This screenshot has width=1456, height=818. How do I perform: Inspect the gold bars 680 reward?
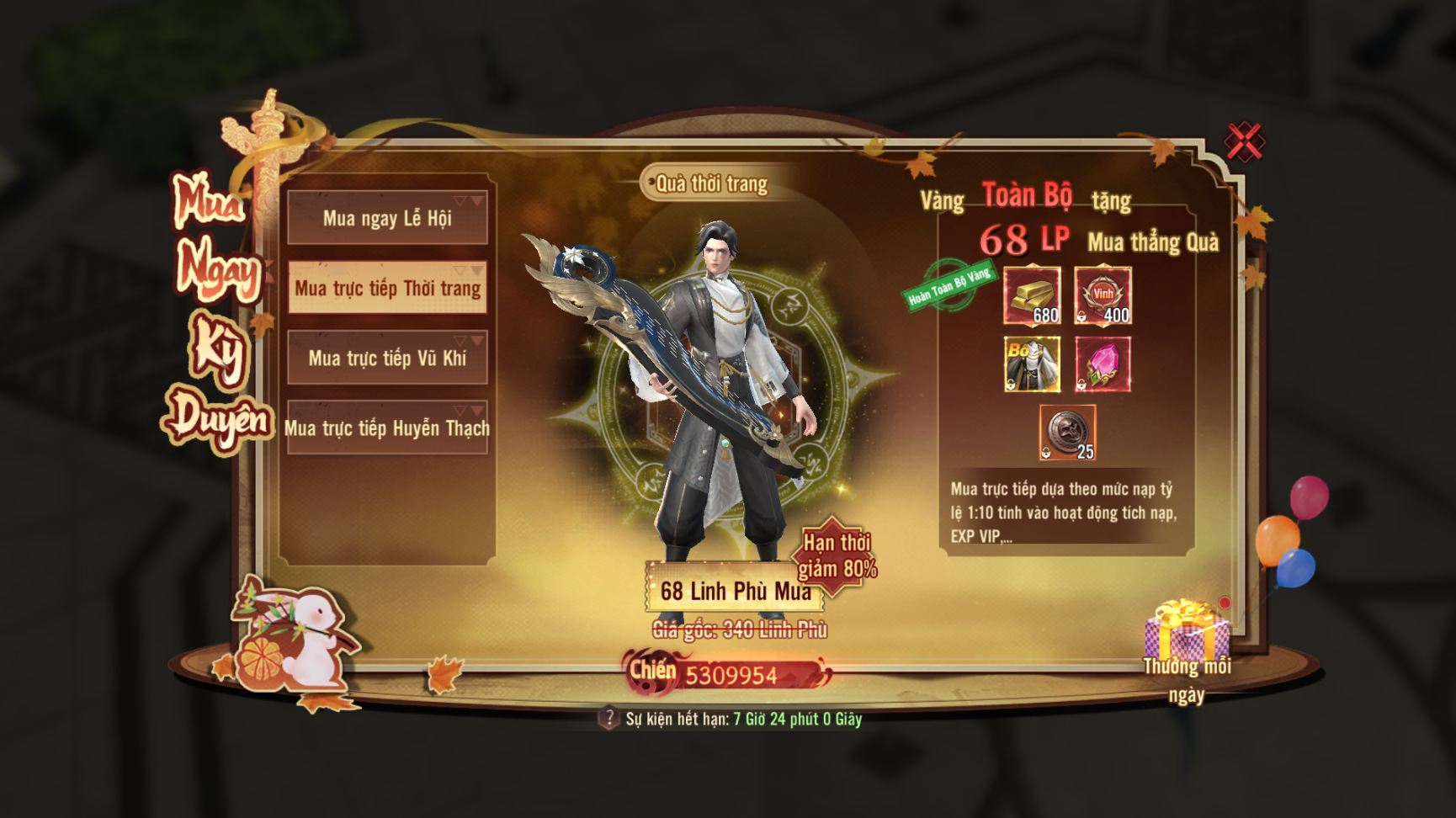click(1033, 295)
